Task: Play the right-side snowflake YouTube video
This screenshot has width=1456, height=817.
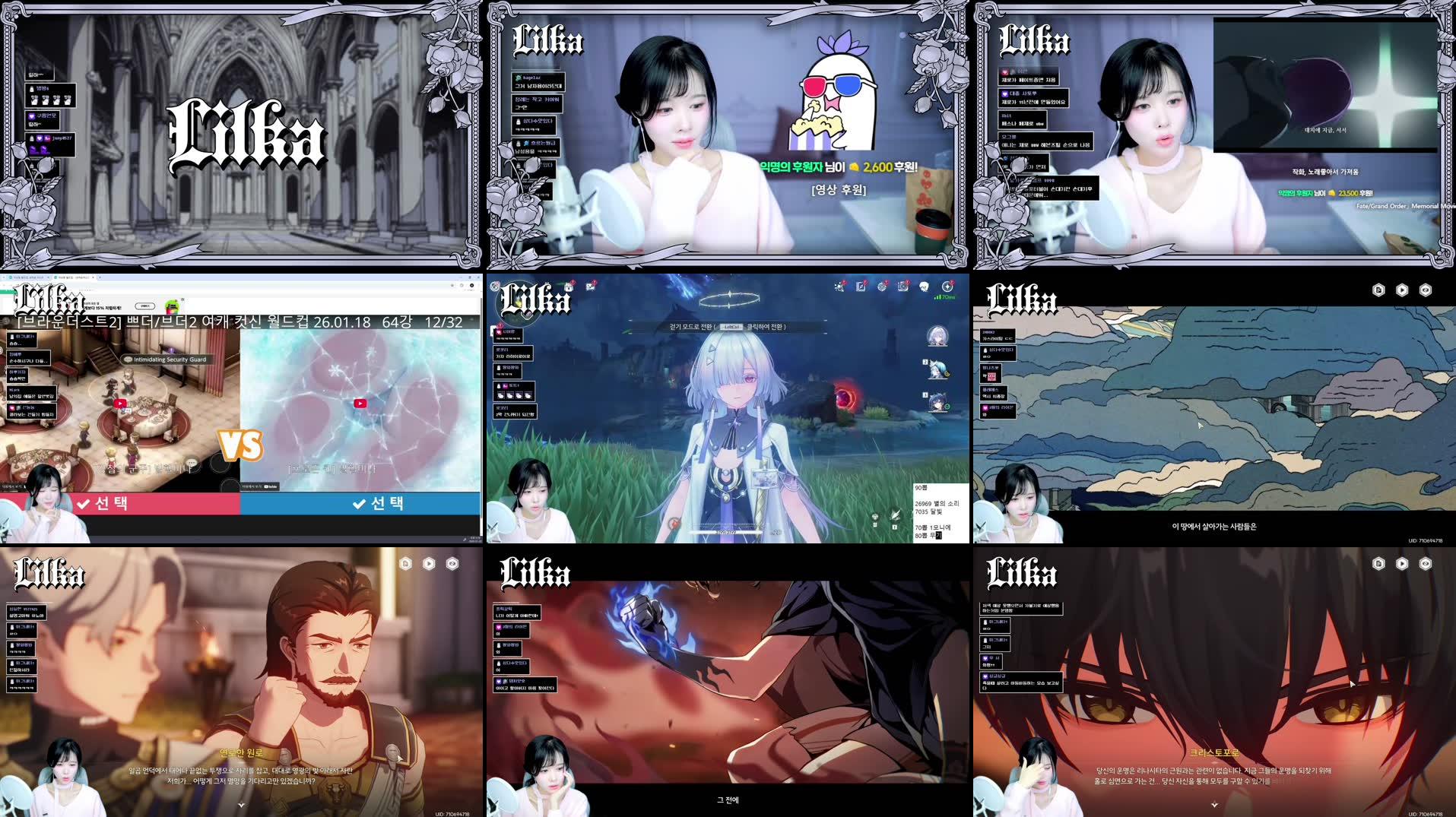Action: tap(360, 404)
